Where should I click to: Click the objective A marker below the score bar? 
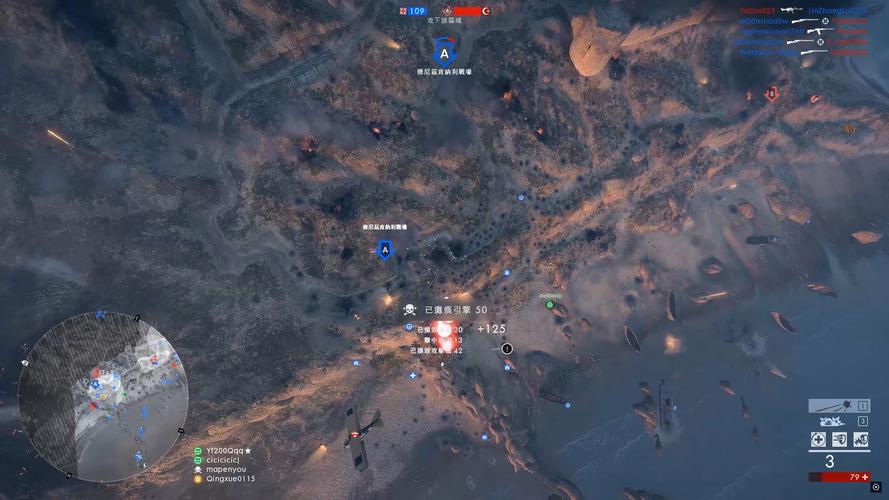point(444,51)
